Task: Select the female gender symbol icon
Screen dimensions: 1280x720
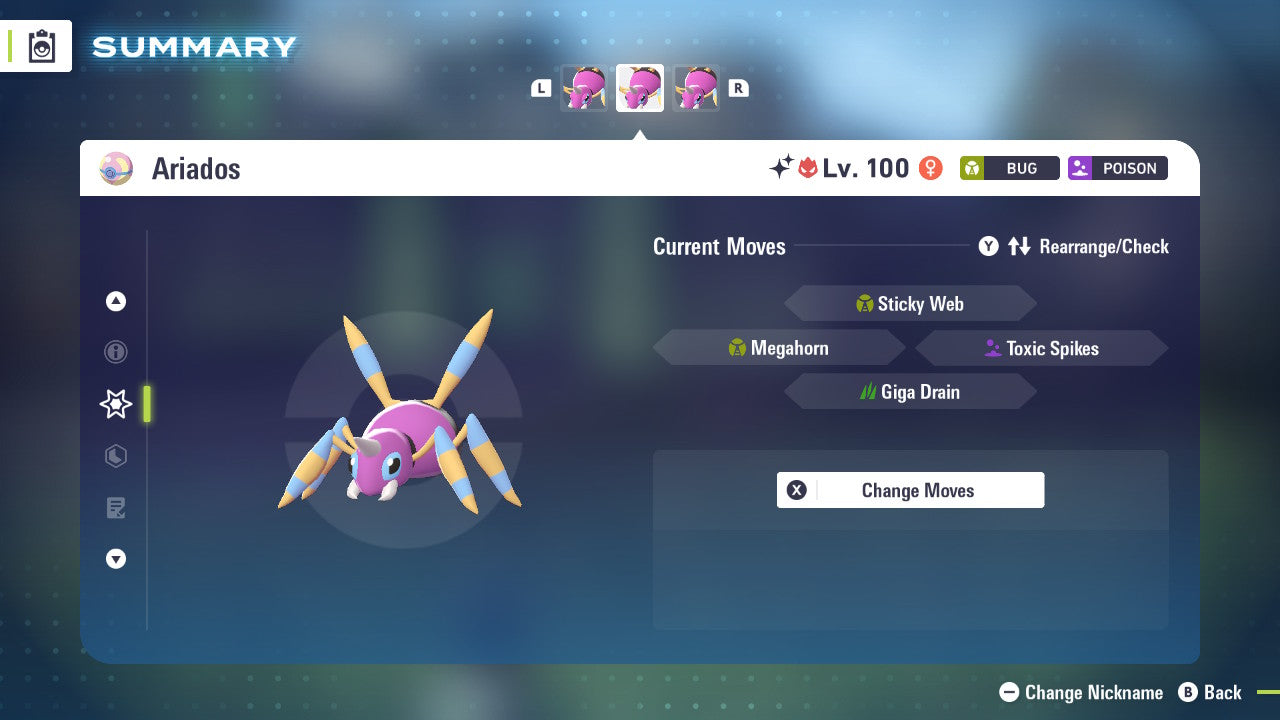Action: pos(929,168)
